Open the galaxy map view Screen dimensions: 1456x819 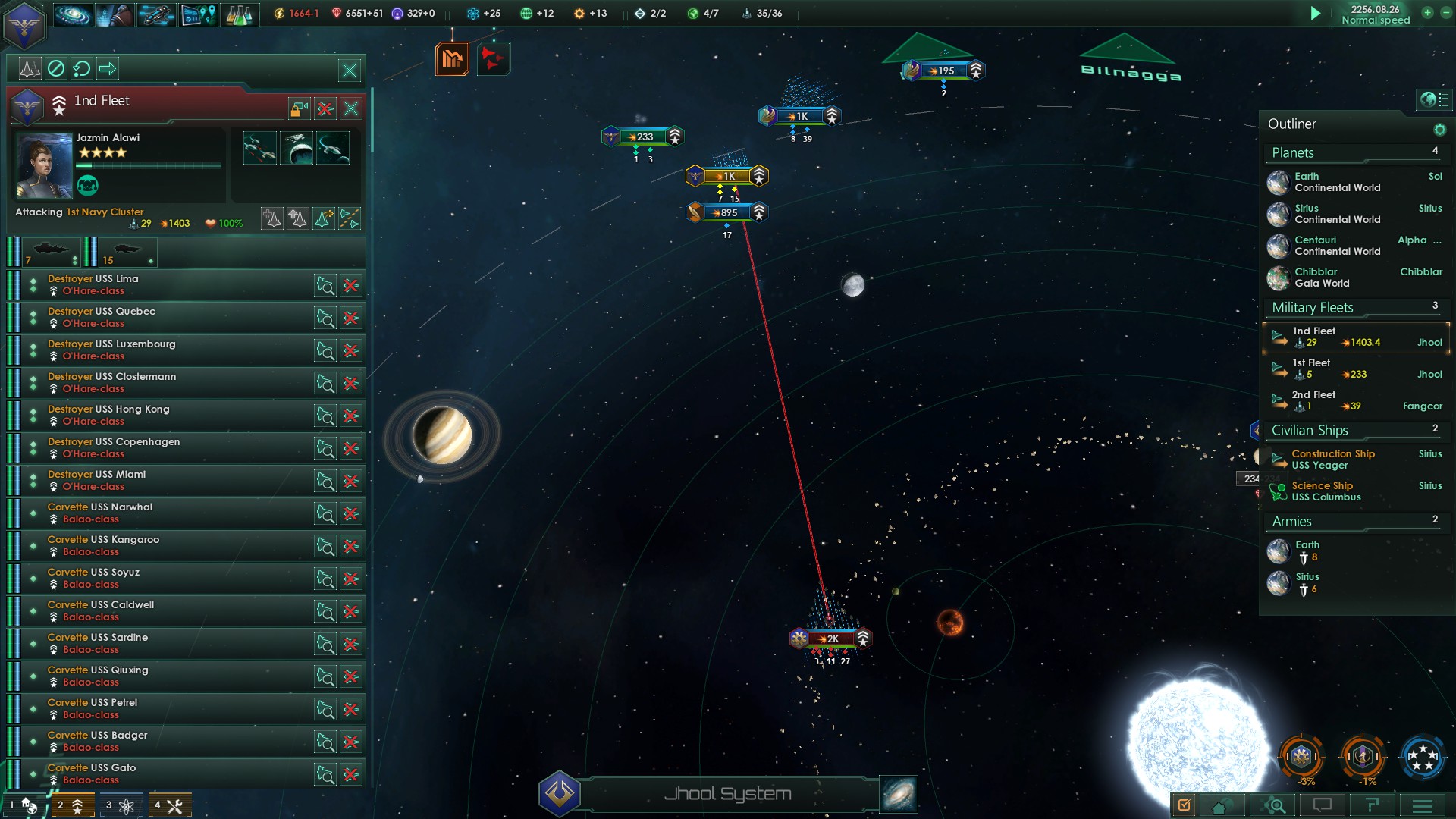pos(899,794)
